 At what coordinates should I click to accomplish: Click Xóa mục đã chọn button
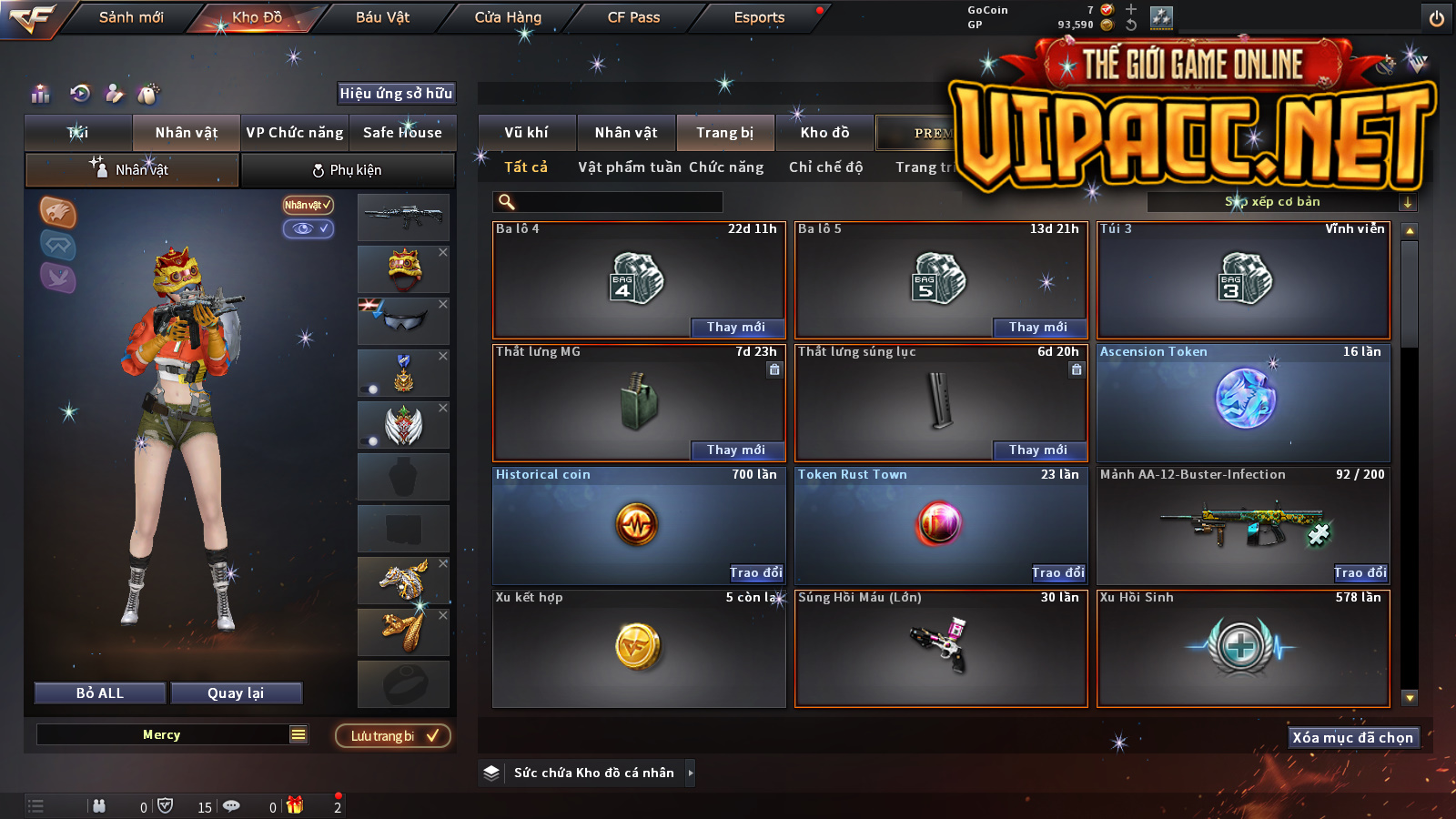(x=1352, y=738)
